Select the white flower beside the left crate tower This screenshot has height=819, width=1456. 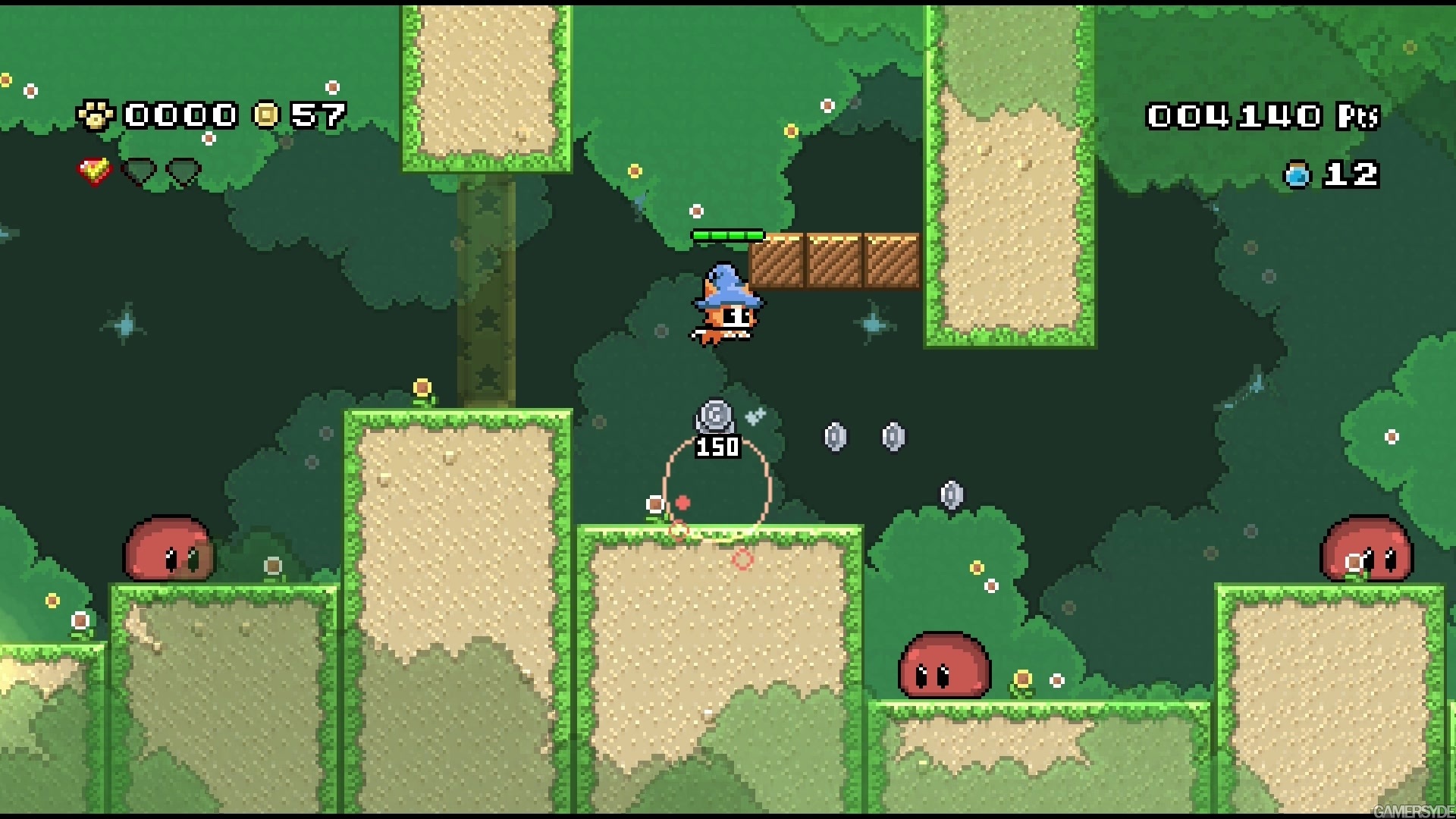[x=271, y=565]
